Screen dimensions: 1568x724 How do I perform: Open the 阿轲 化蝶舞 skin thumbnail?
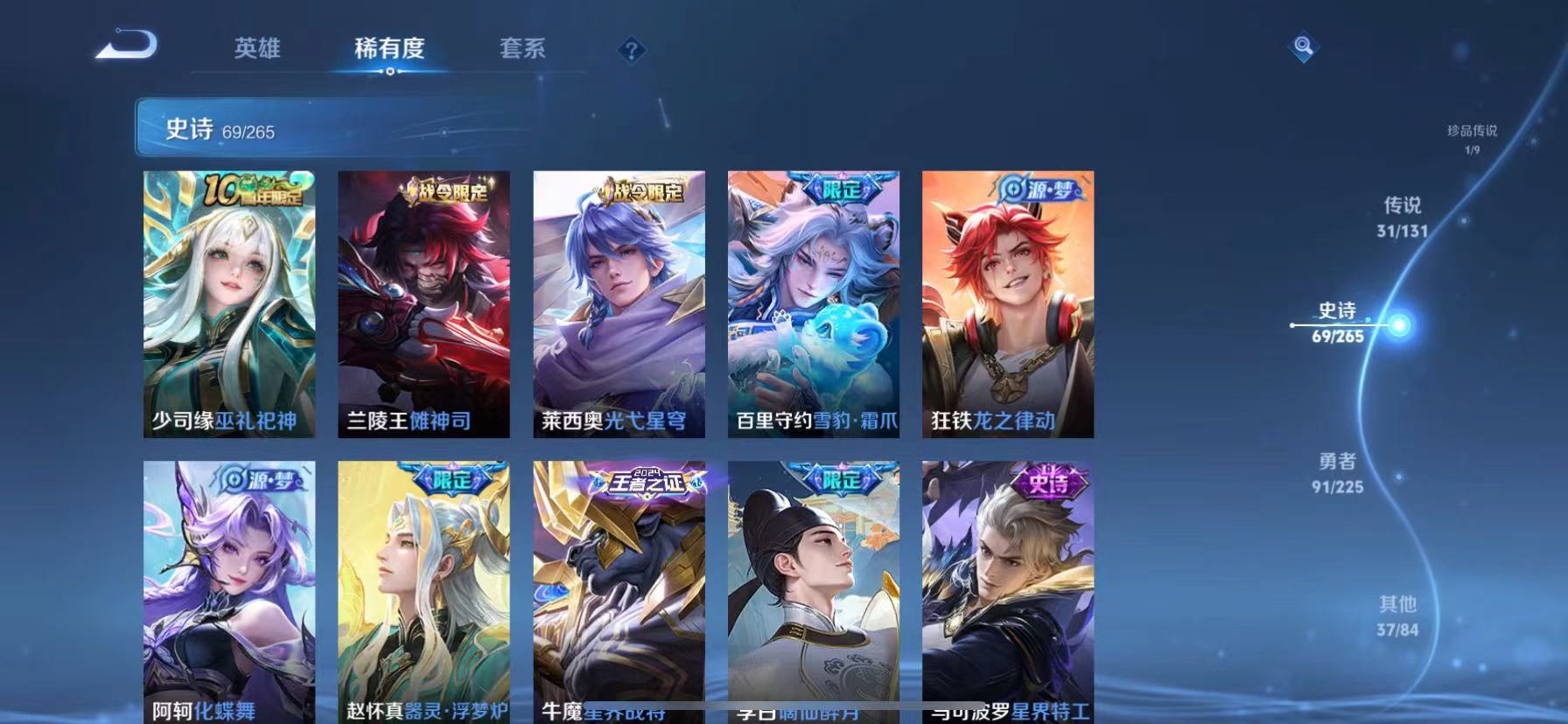228,595
